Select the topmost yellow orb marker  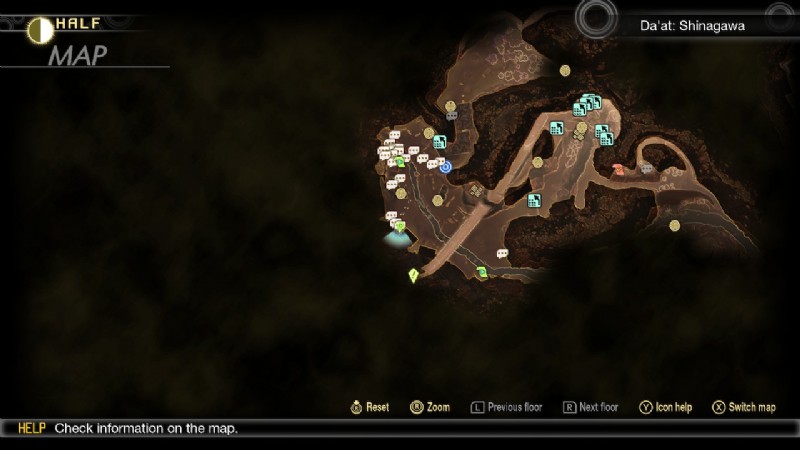coord(565,70)
